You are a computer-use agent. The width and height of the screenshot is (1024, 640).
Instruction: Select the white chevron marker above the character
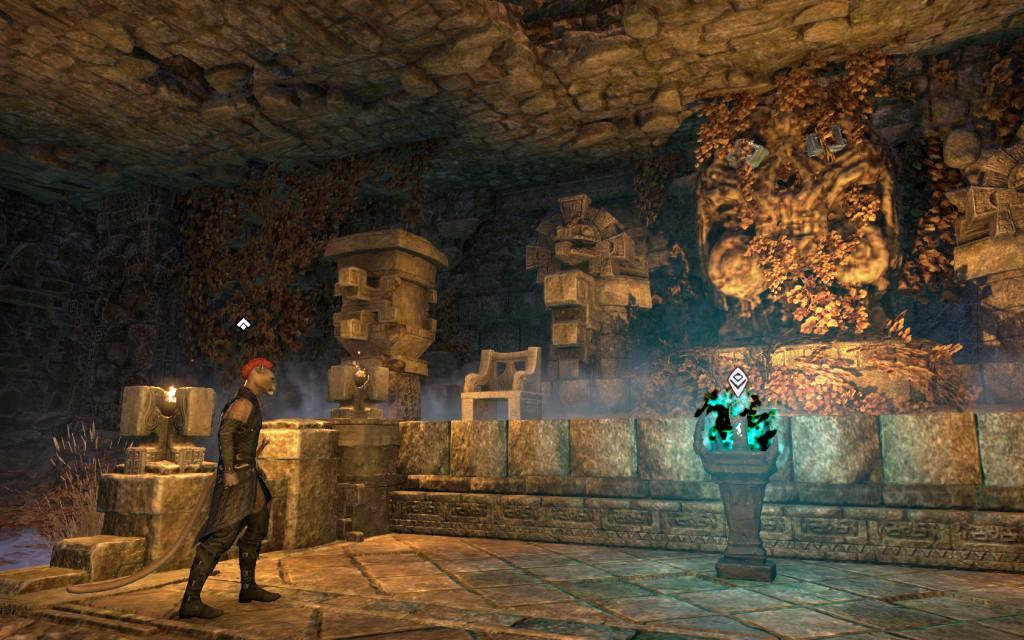tap(242, 324)
